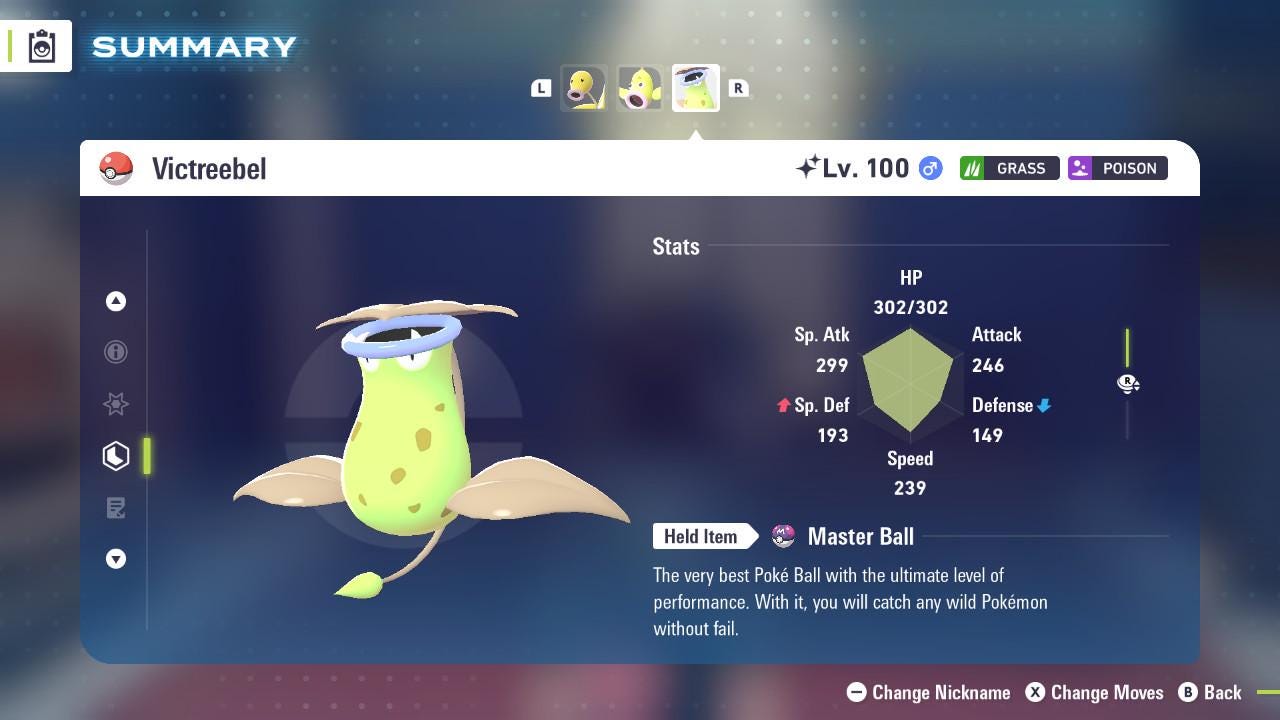Select the male gender symbol icon
The height and width of the screenshot is (720, 1280).
pos(929,169)
